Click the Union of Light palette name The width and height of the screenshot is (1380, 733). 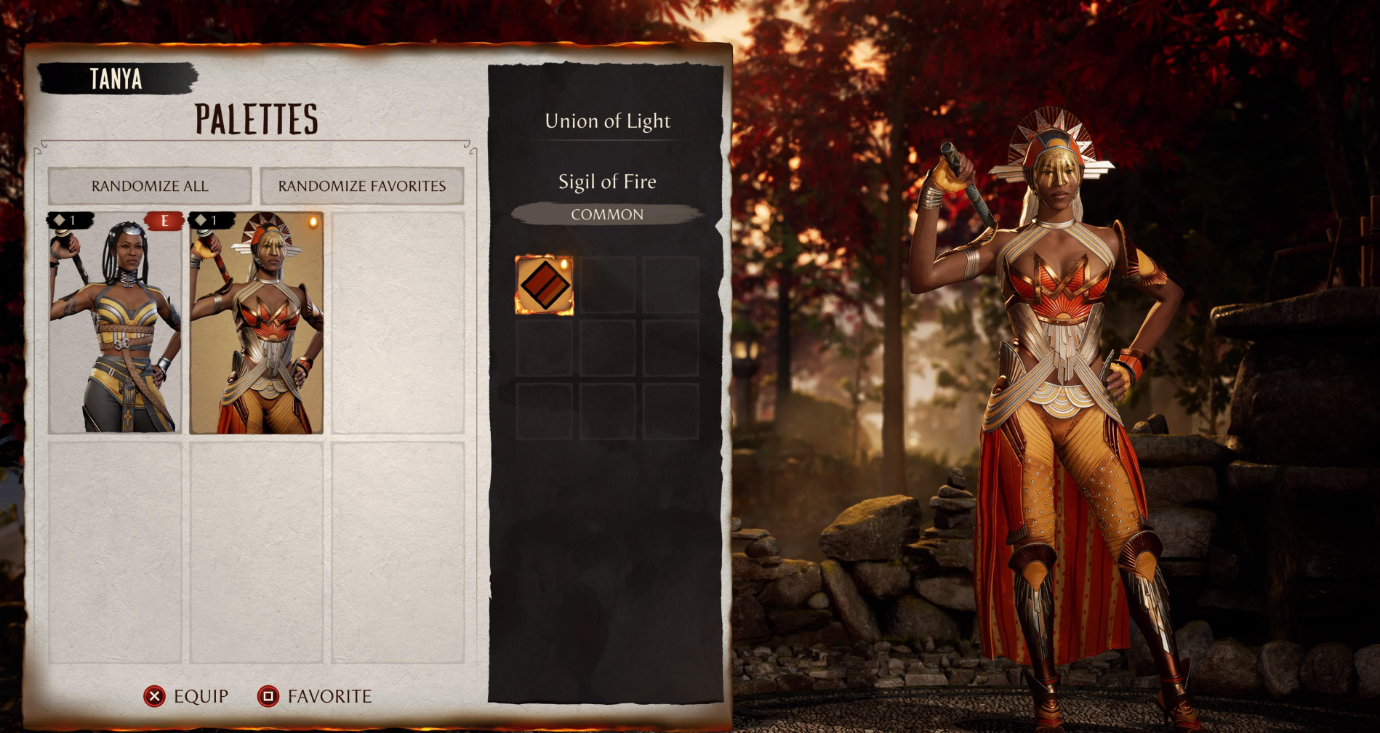607,121
